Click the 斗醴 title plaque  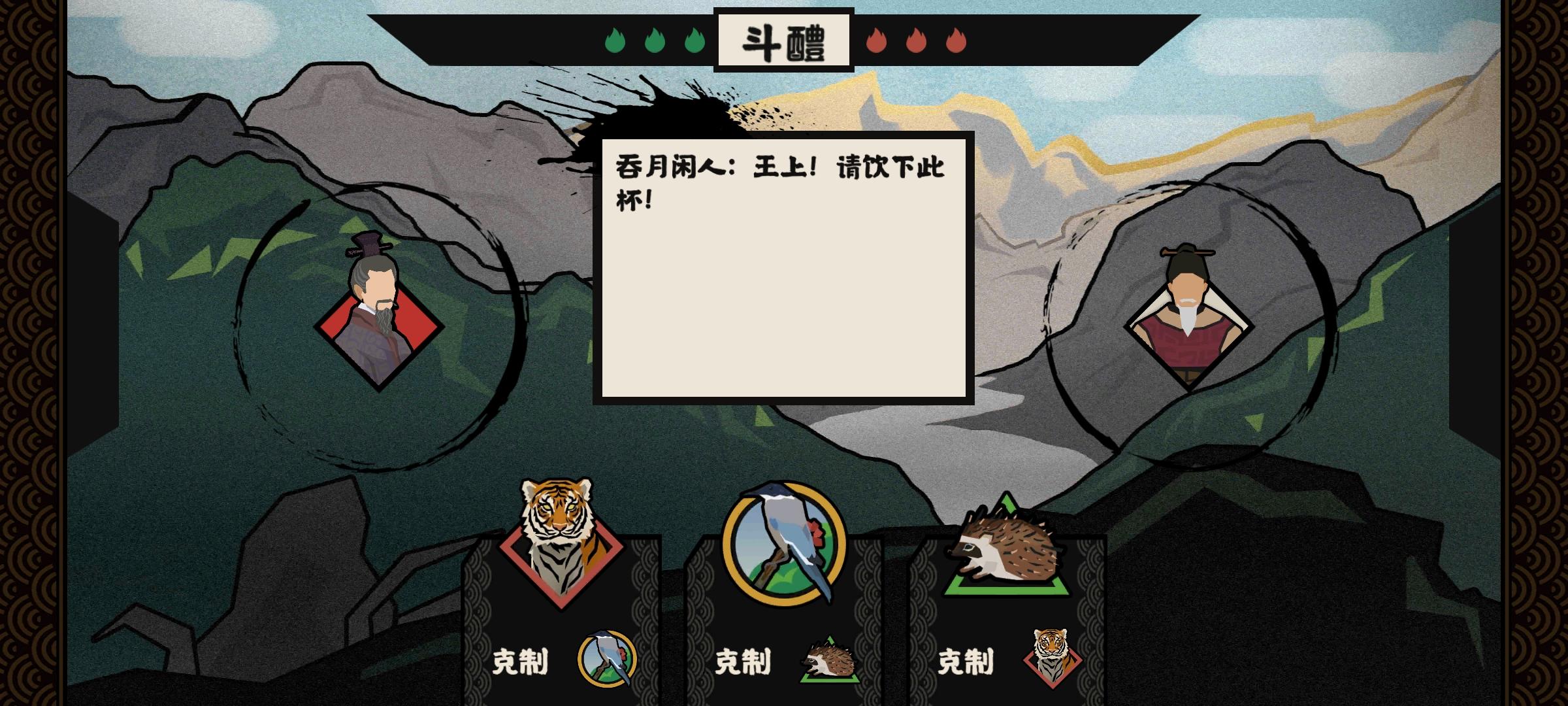click(x=783, y=38)
